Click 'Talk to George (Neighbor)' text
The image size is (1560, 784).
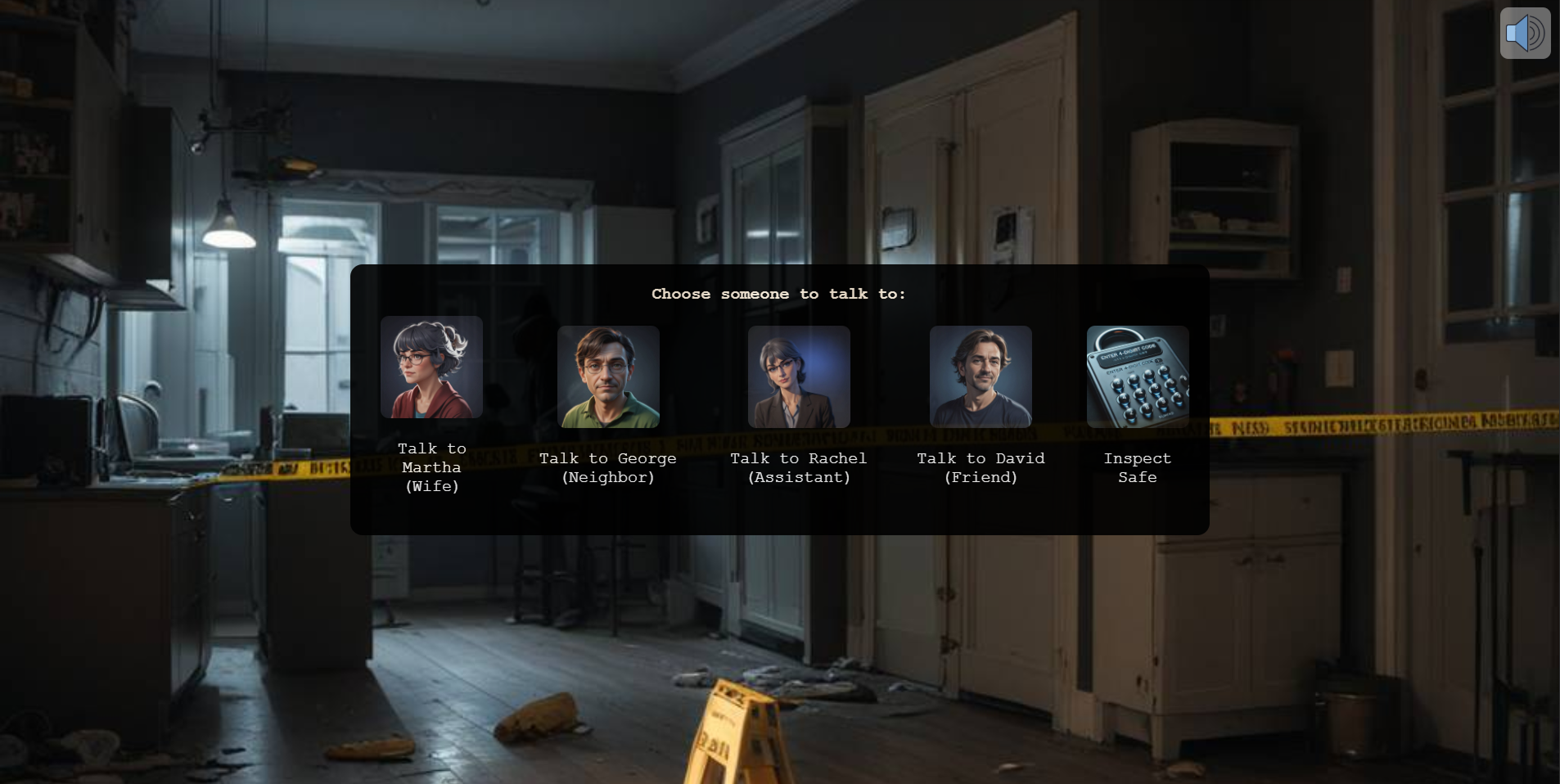coord(608,467)
